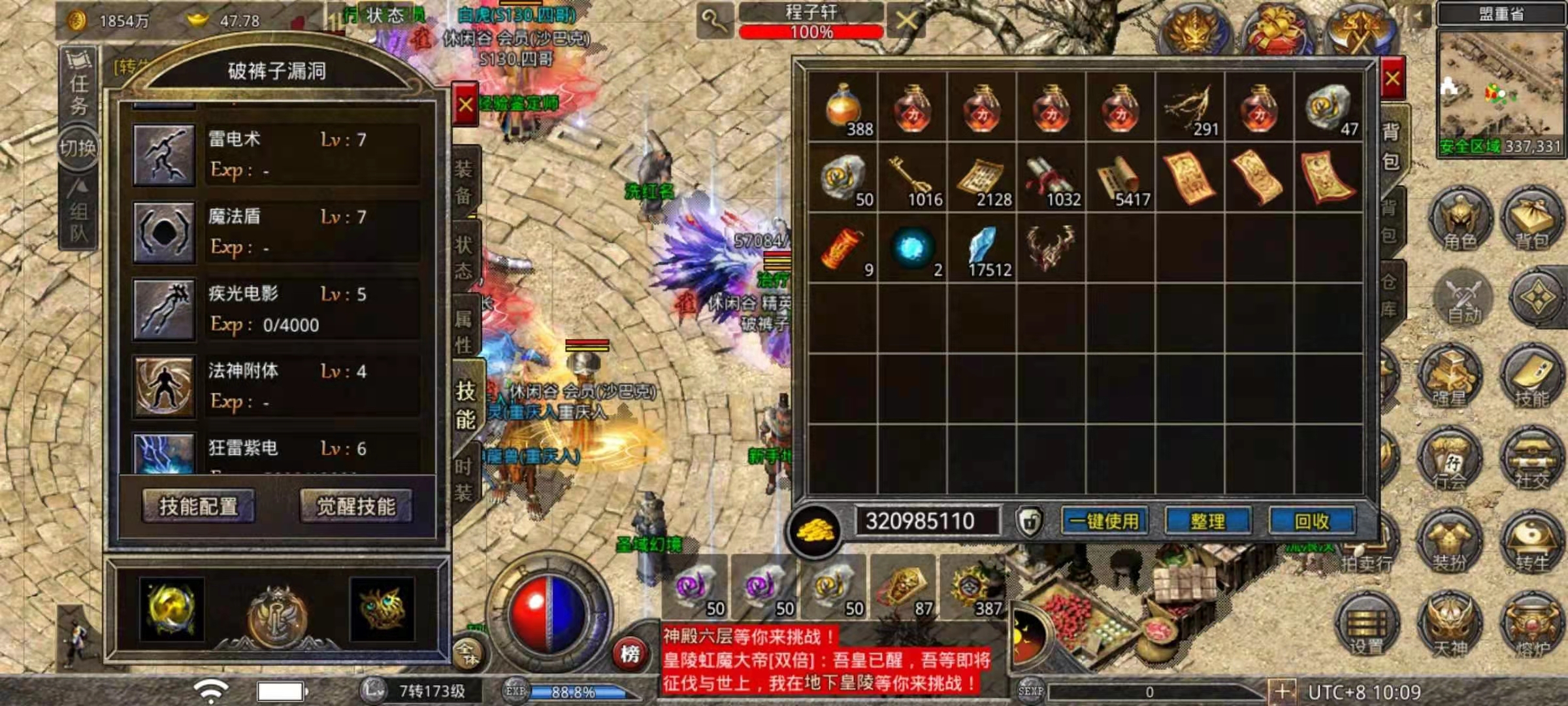The height and width of the screenshot is (706, 1568).
Task: Open the 转生 rebirth menu
Action: pyautogui.click(x=1532, y=541)
